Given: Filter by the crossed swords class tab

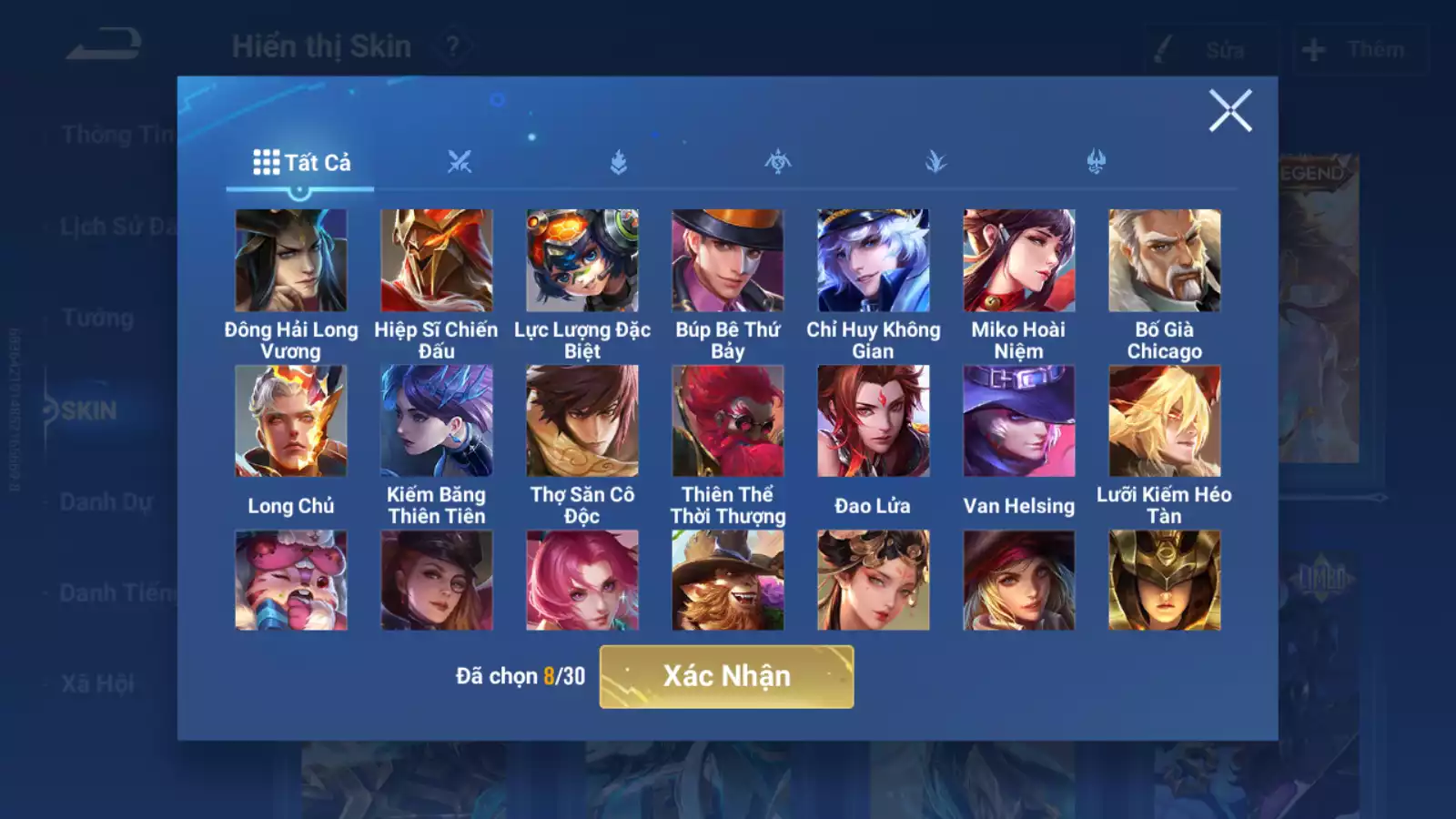Looking at the screenshot, I should pos(460,163).
